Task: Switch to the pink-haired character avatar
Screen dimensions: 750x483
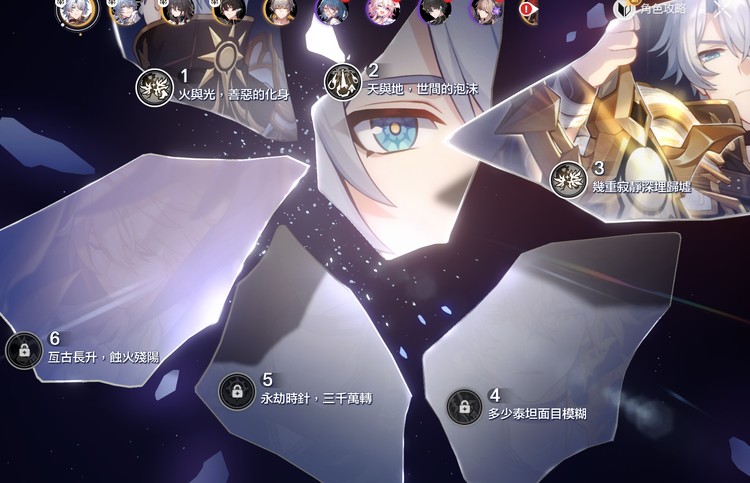Action: coord(381,10)
